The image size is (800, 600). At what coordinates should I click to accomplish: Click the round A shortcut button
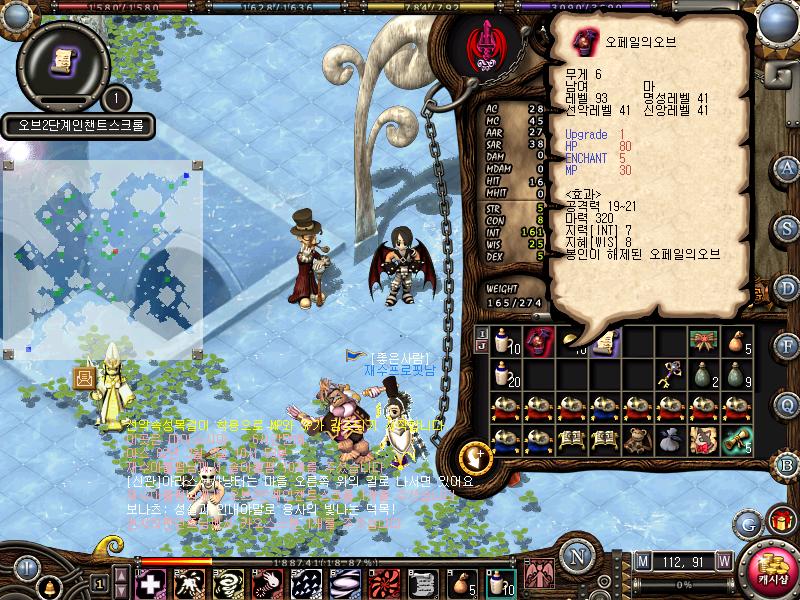tap(787, 168)
